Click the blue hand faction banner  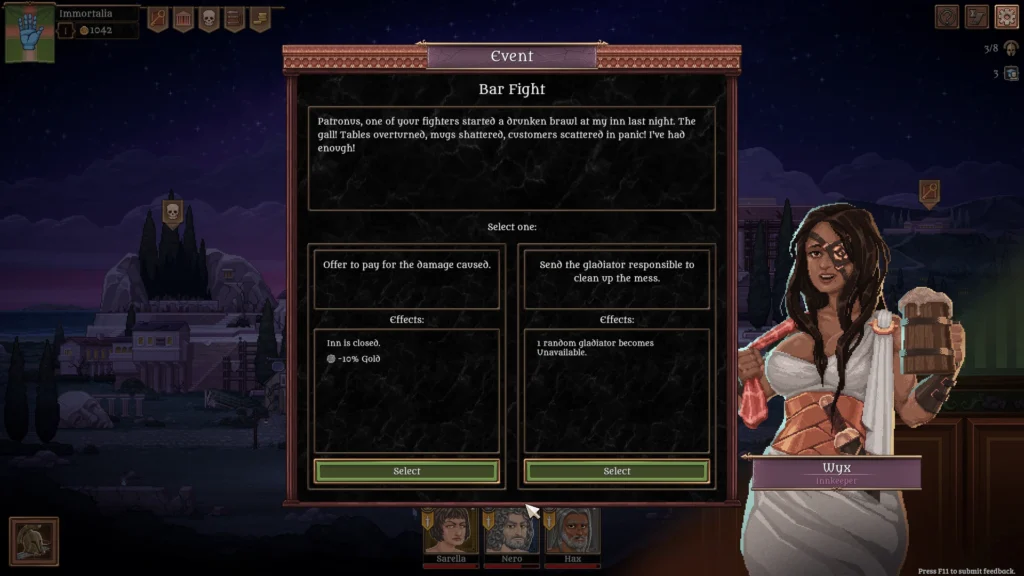click(x=29, y=32)
